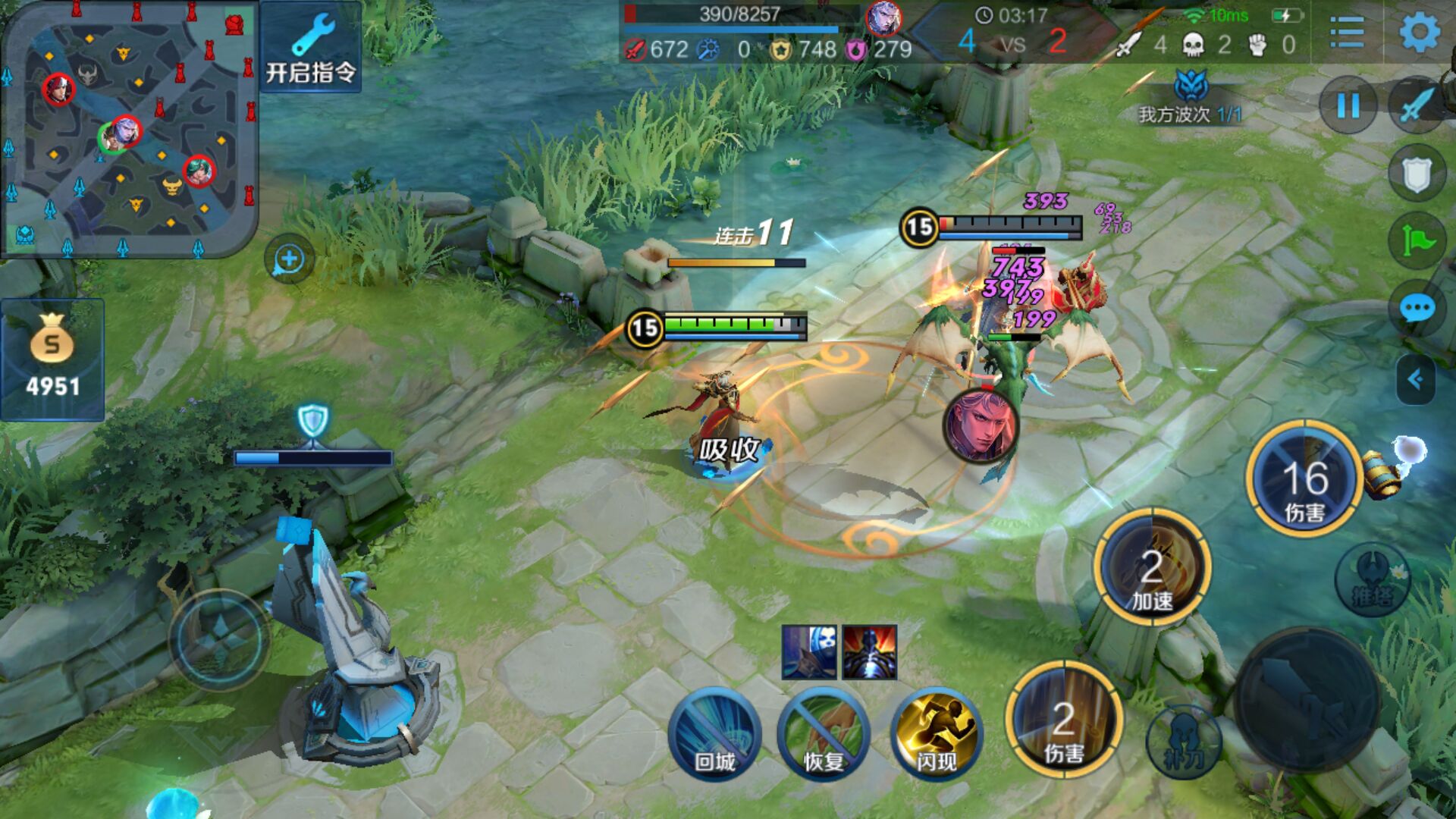Send the sword attack signal
This screenshot has height=819, width=1456.
pos(1416,105)
